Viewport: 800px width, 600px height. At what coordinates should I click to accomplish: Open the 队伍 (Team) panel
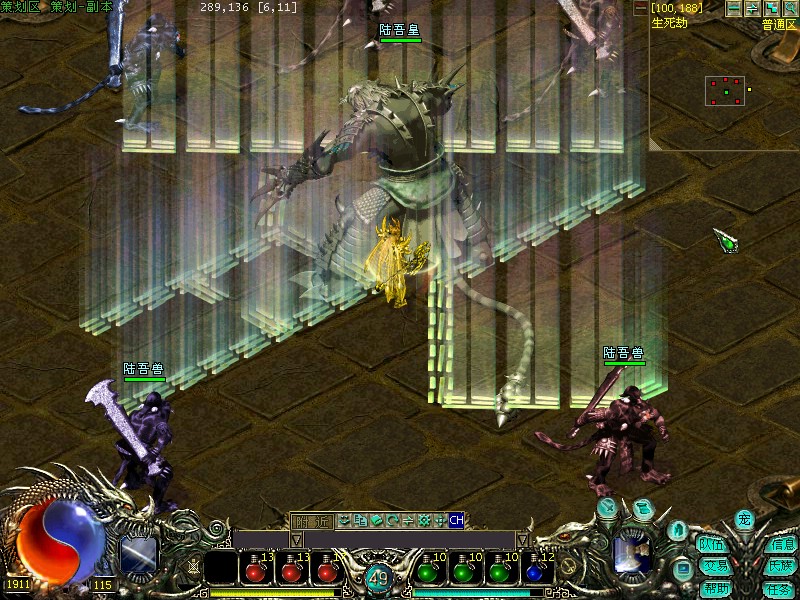[712, 545]
